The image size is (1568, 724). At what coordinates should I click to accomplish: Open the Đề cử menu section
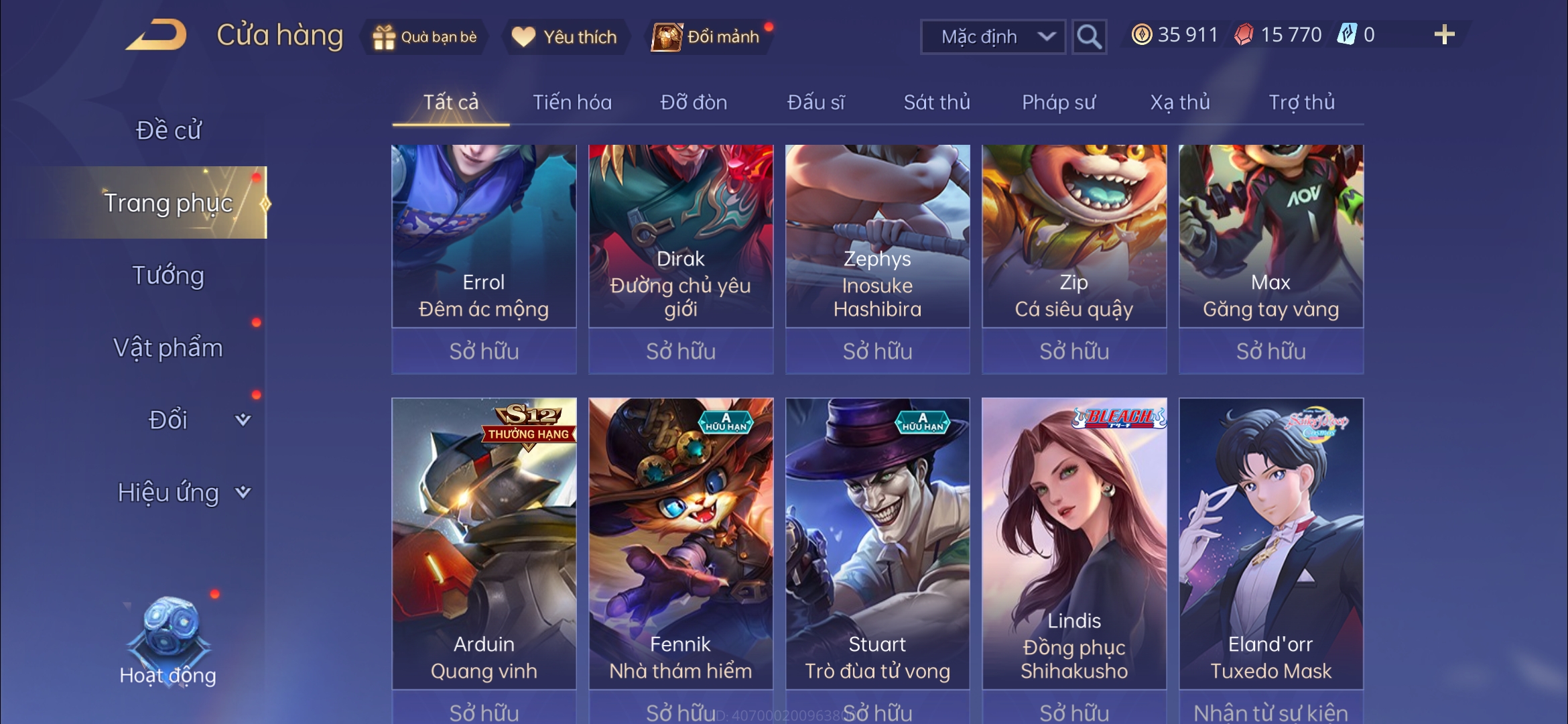[x=168, y=130]
